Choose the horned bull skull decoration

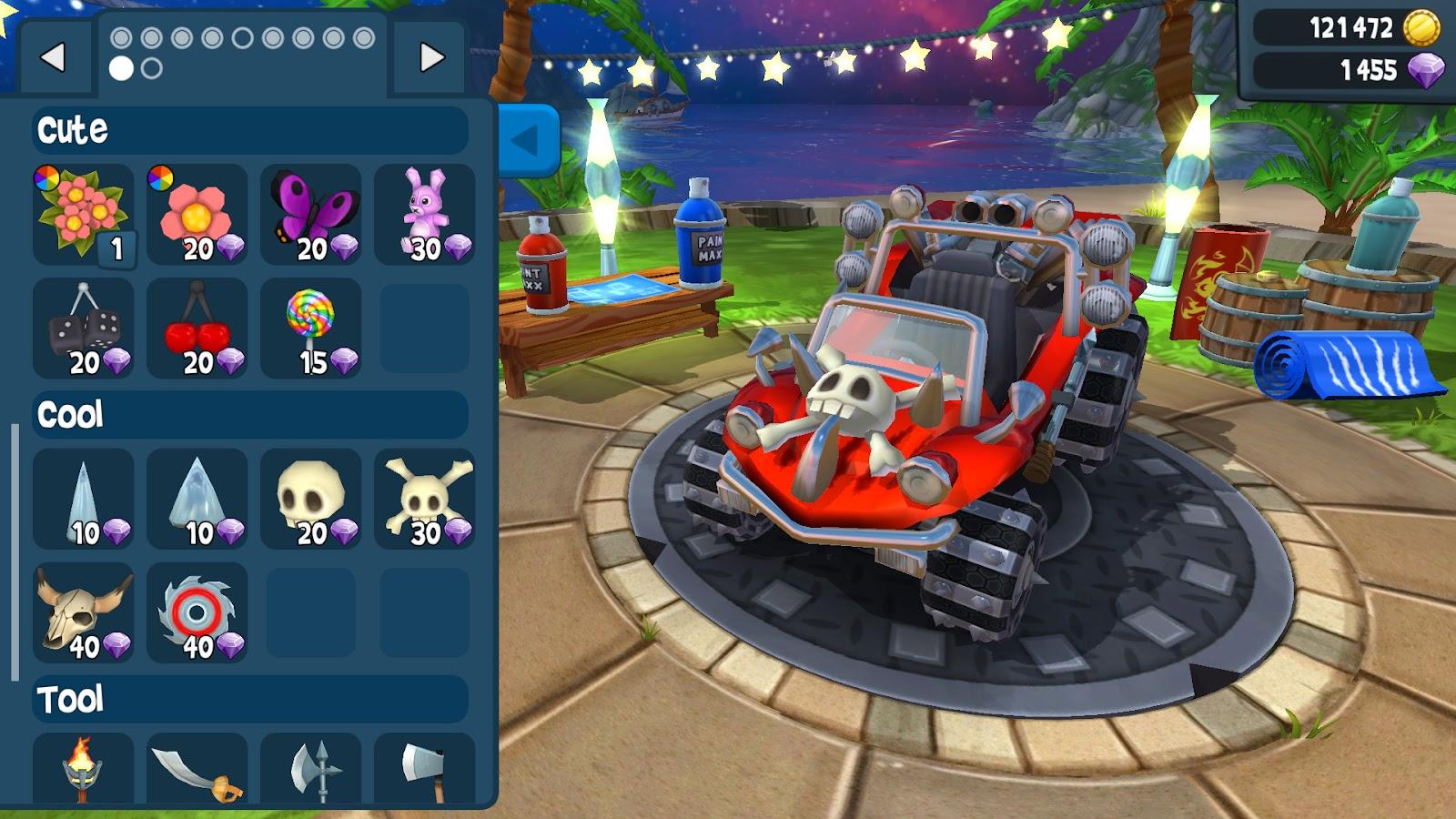(x=83, y=612)
